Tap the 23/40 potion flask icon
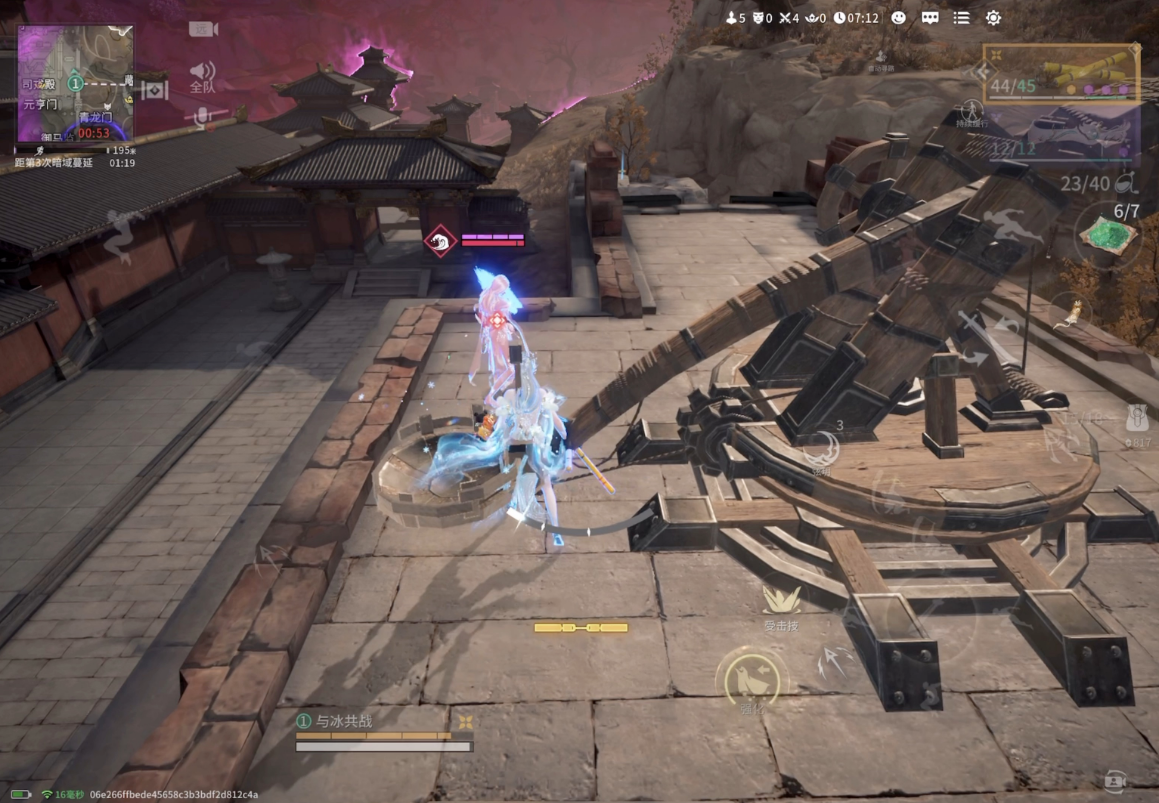The width and height of the screenshot is (1159, 803). [1126, 183]
